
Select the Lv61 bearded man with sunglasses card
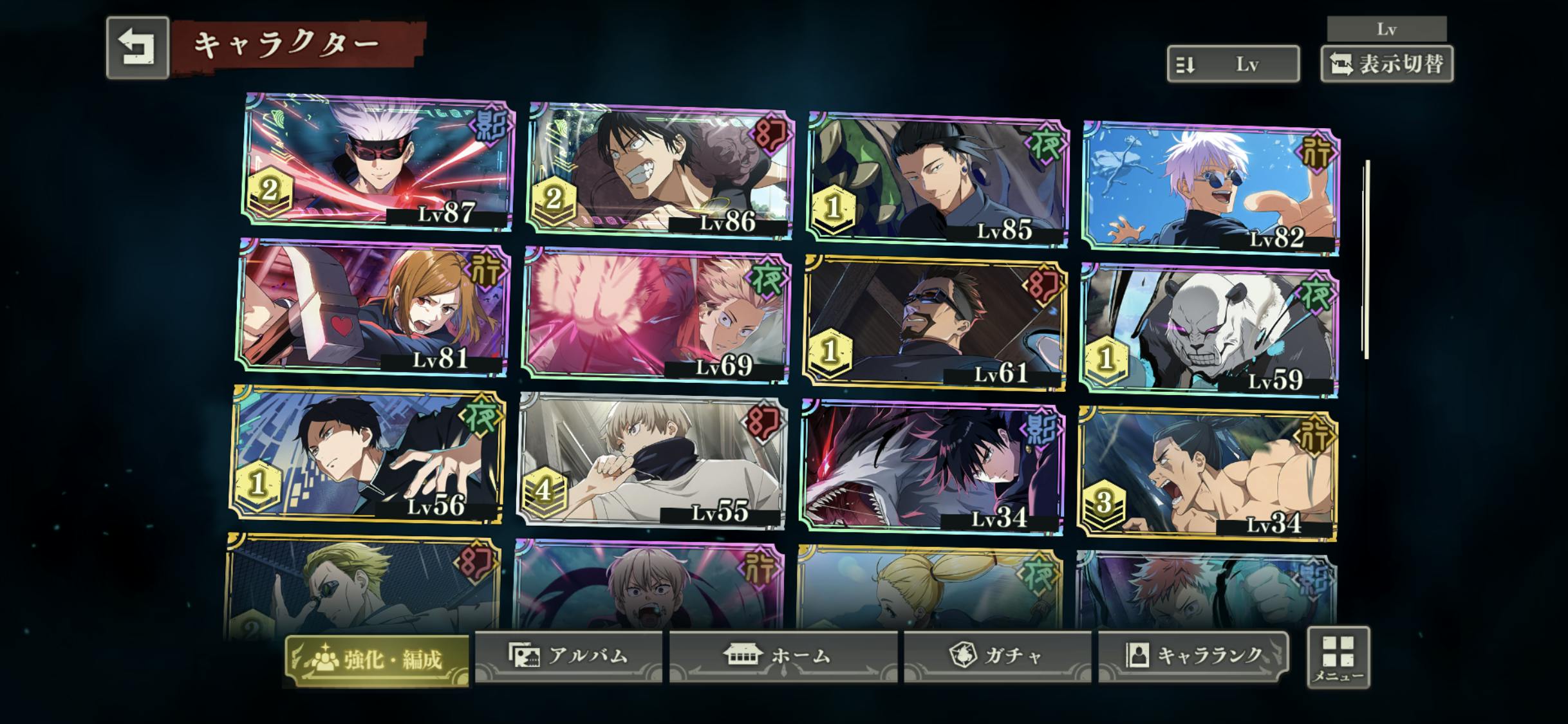(x=934, y=323)
